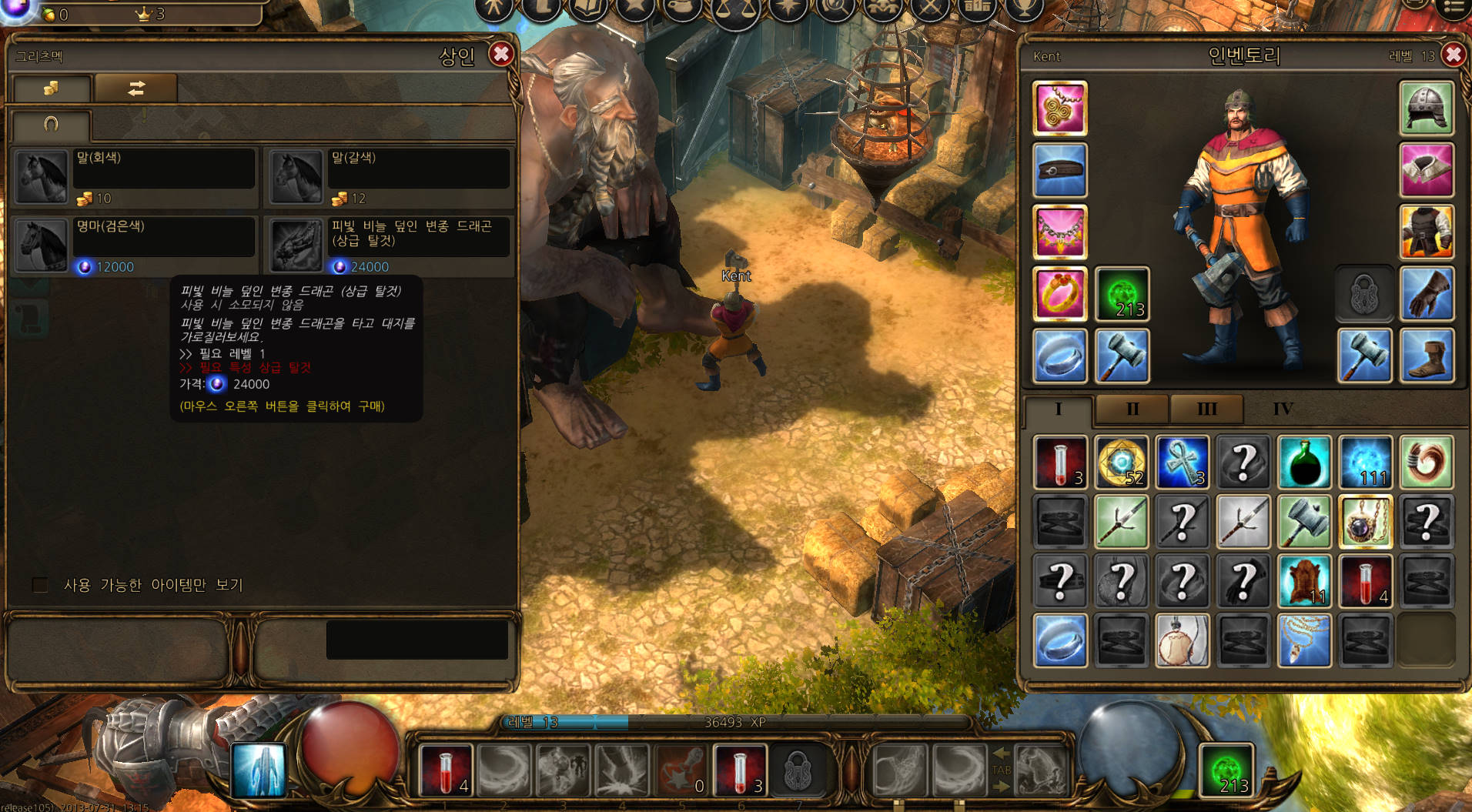Open inventory bag tab II
The image size is (1472, 812).
(1132, 409)
